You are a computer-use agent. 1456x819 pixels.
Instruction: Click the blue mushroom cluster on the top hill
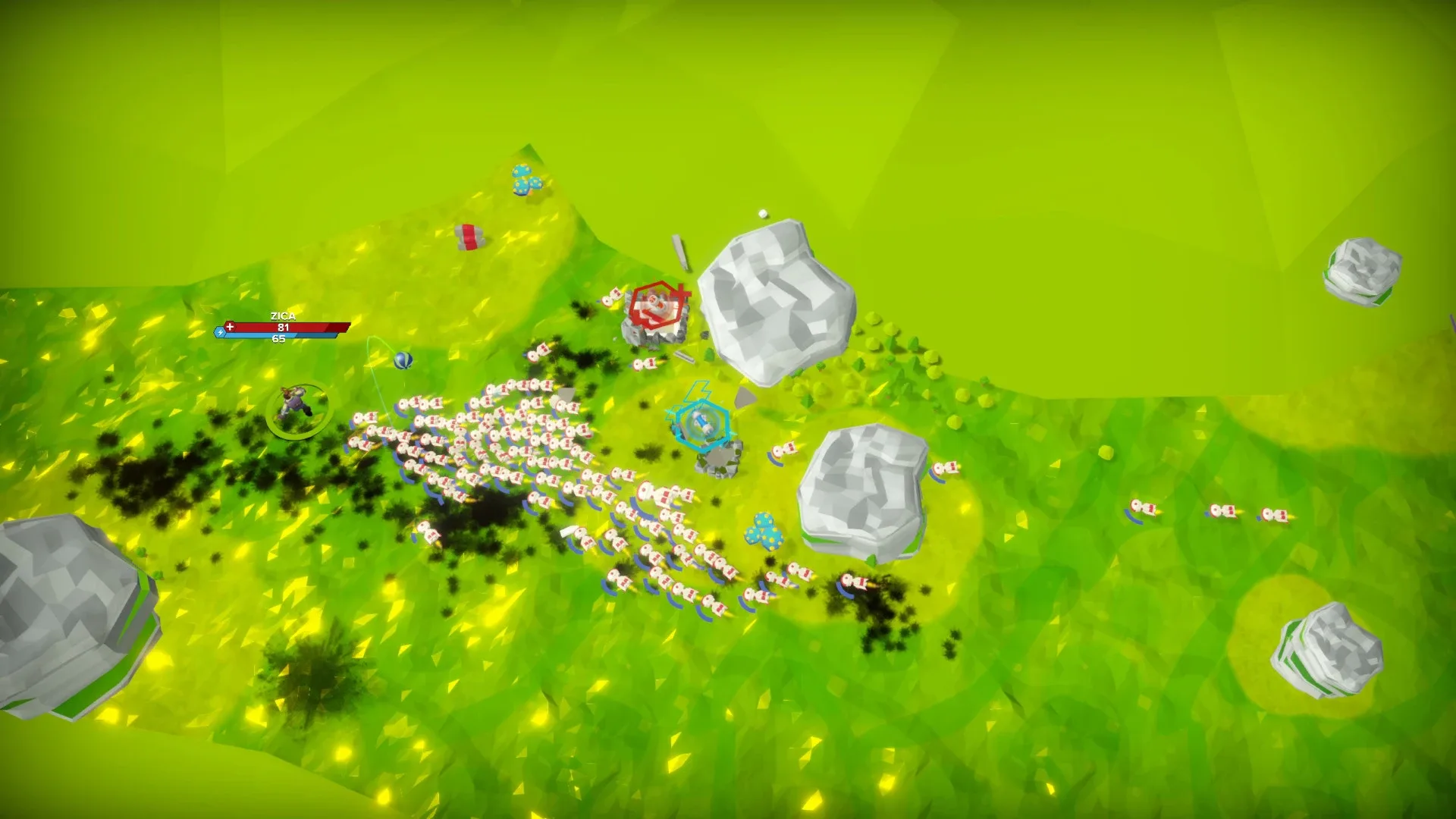click(x=526, y=180)
